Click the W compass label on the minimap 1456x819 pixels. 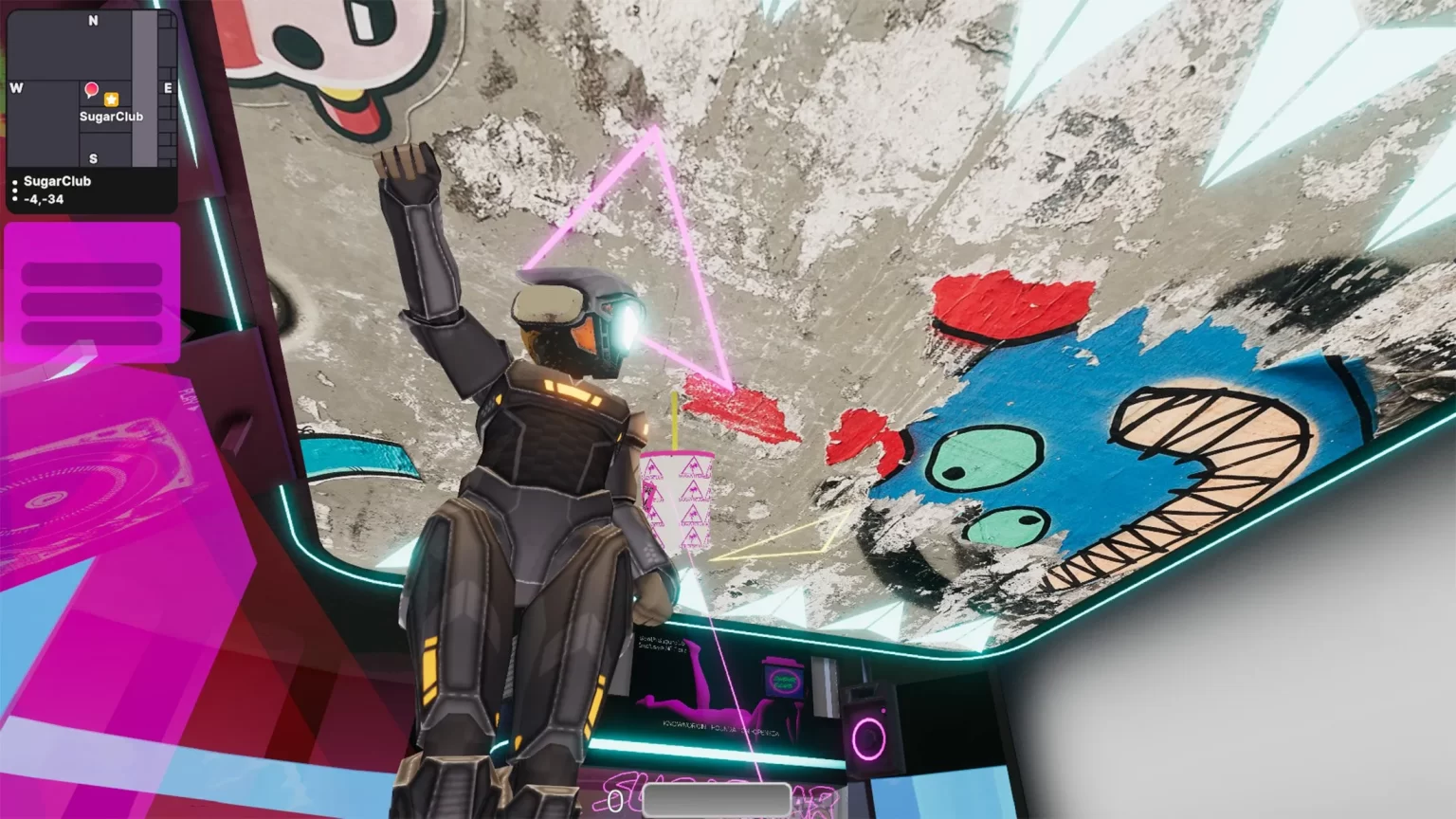click(x=15, y=88)
